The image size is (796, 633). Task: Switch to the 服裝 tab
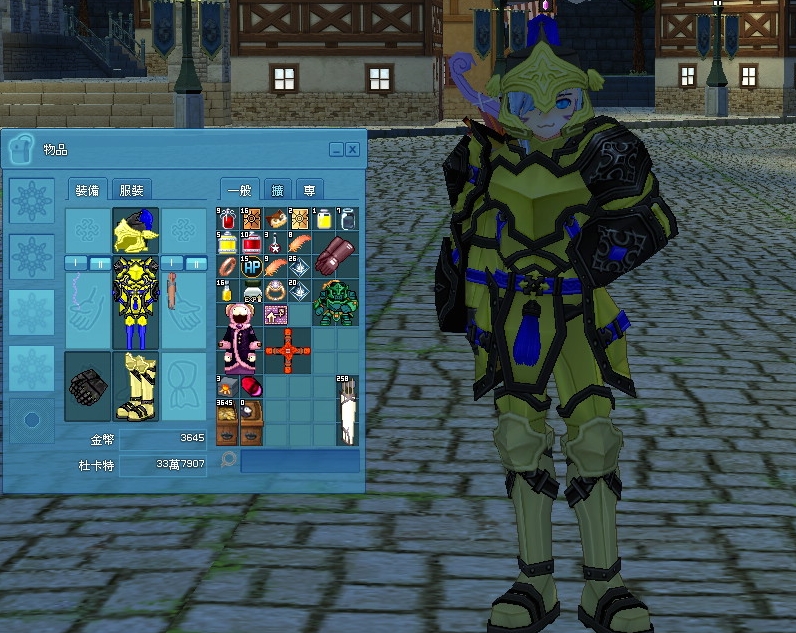point(131,190)
